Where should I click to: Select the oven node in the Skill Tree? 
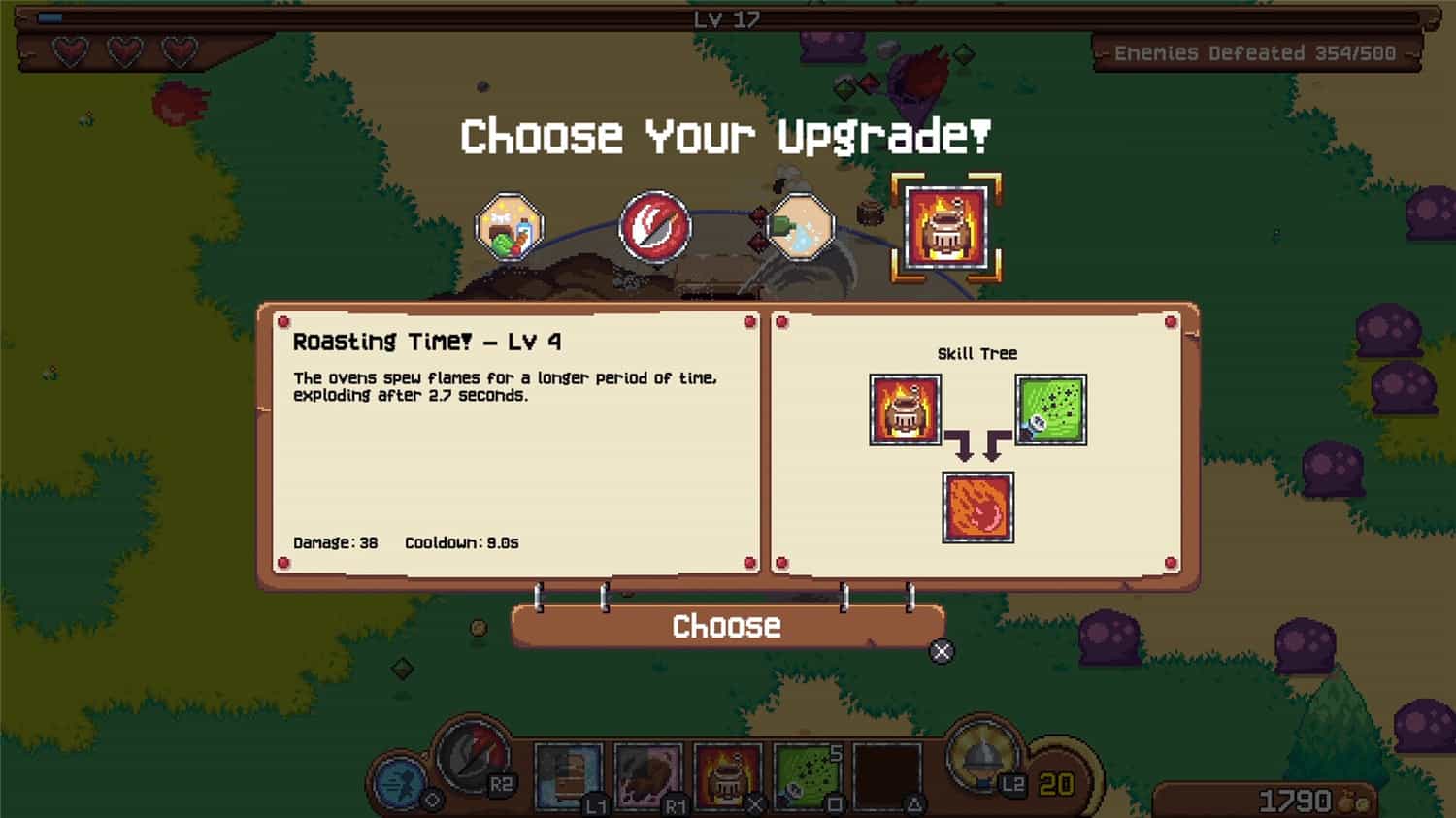click(904, 409)
